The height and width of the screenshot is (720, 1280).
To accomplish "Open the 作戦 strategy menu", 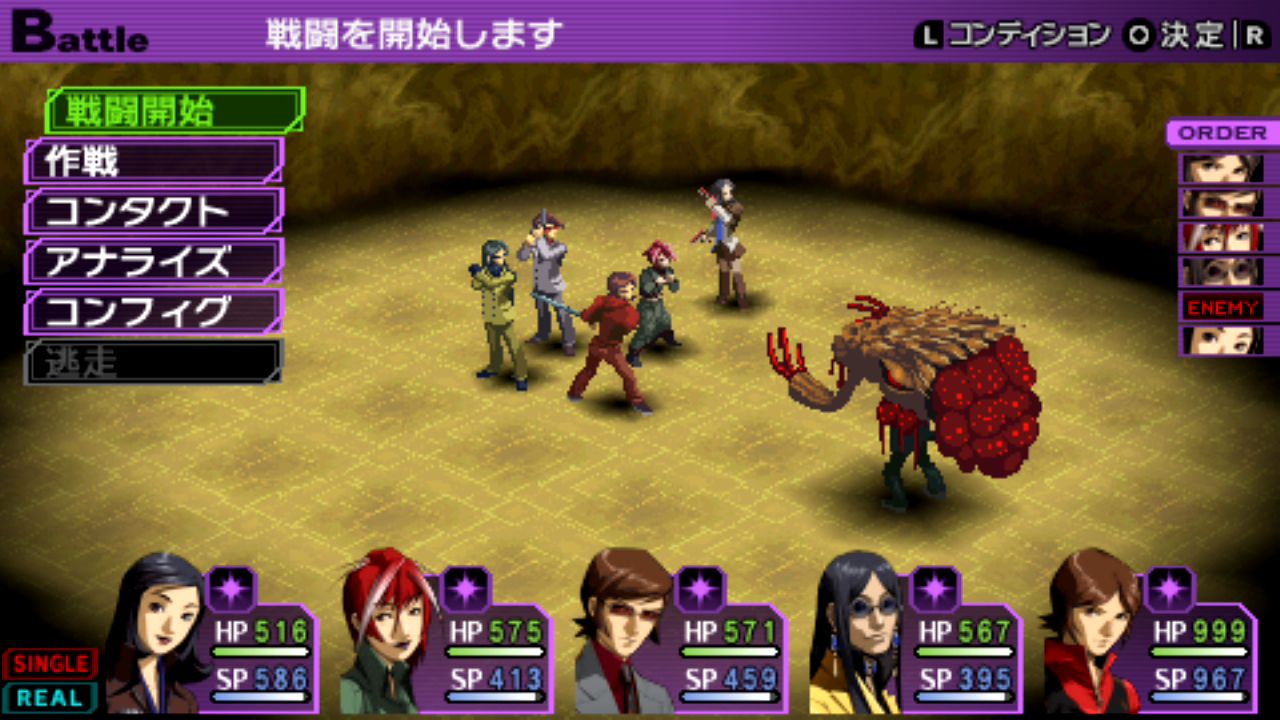I will (154, 161).
